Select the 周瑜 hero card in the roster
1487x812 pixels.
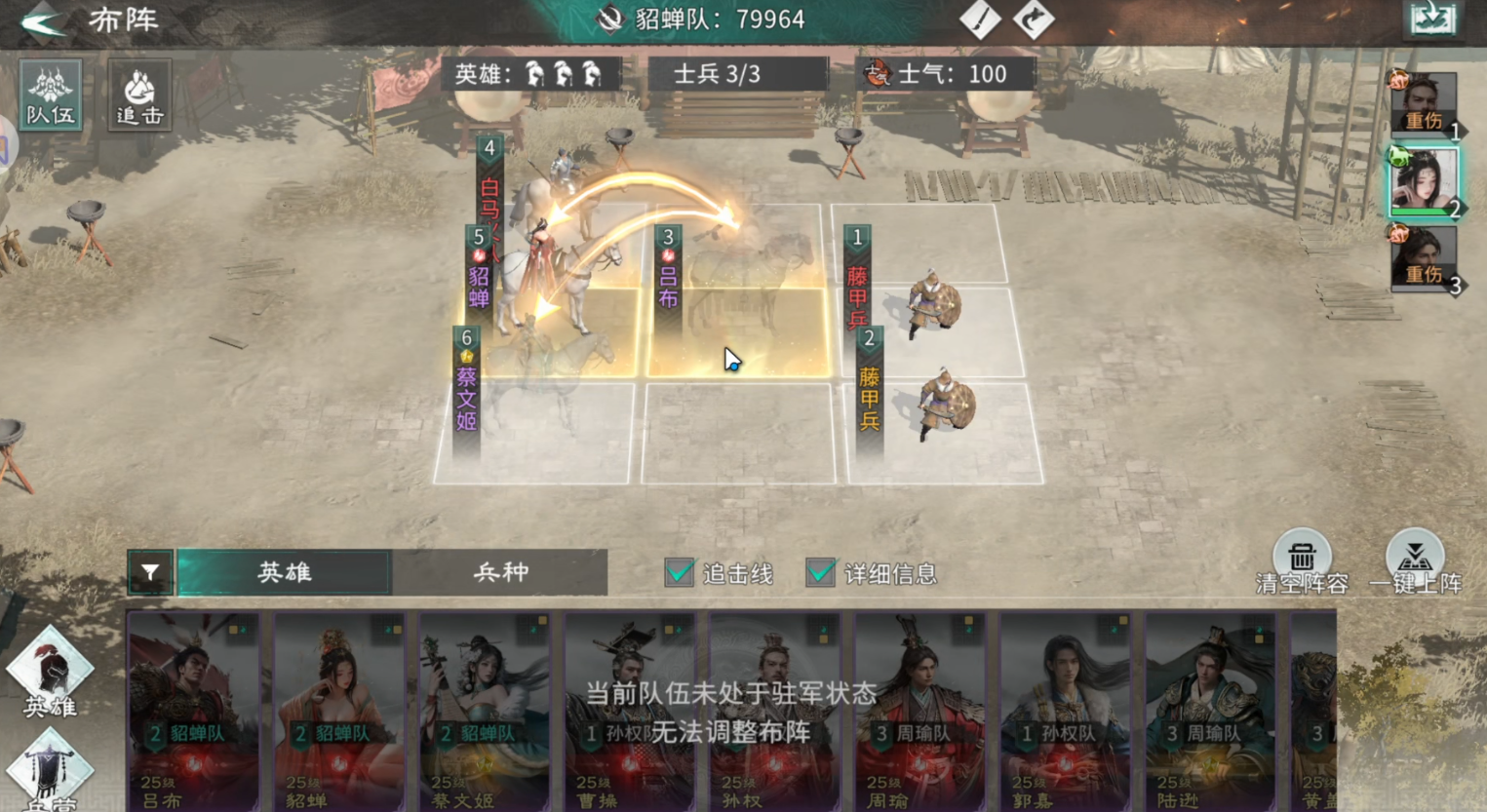[921, 712]
